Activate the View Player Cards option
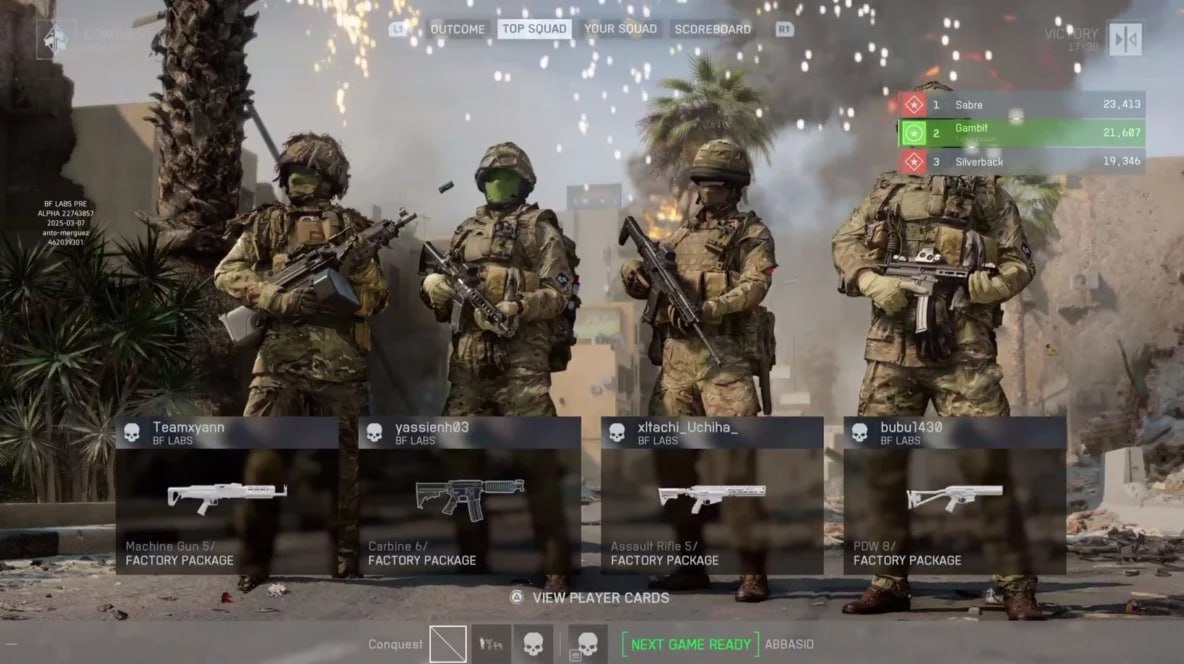The width and height of the screenshot is (1184, 664). point(588,597)
